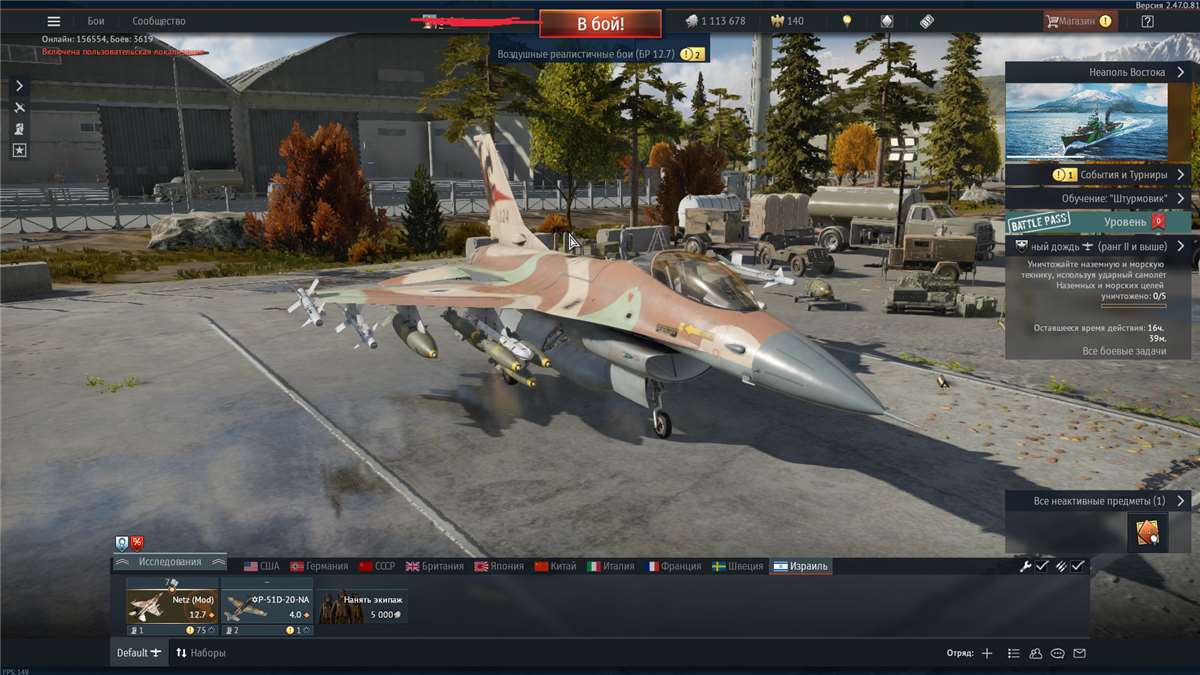This screenshot has height=675, width=1200.
Task: Switch to the Япония nation tab
Action: pos(499,566)
